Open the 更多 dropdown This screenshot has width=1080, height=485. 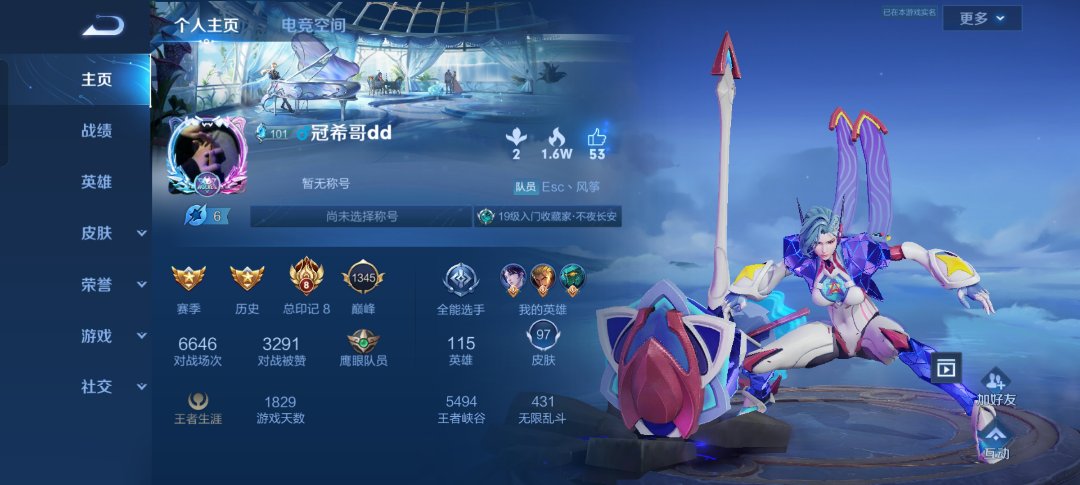[x=981, y=18]
